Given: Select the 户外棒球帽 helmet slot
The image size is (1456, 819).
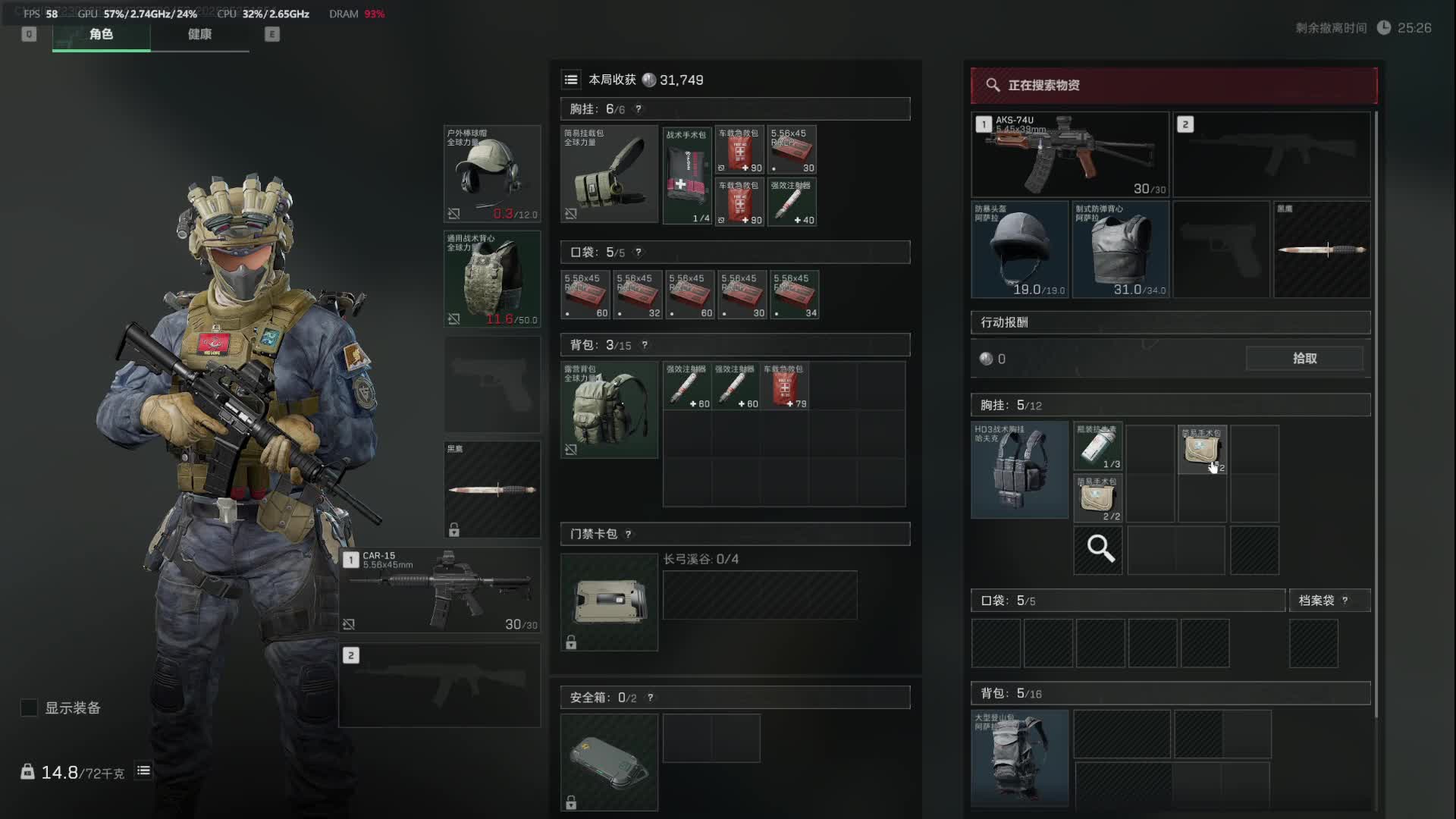Looking at the screenshot, I should [492, 174].
